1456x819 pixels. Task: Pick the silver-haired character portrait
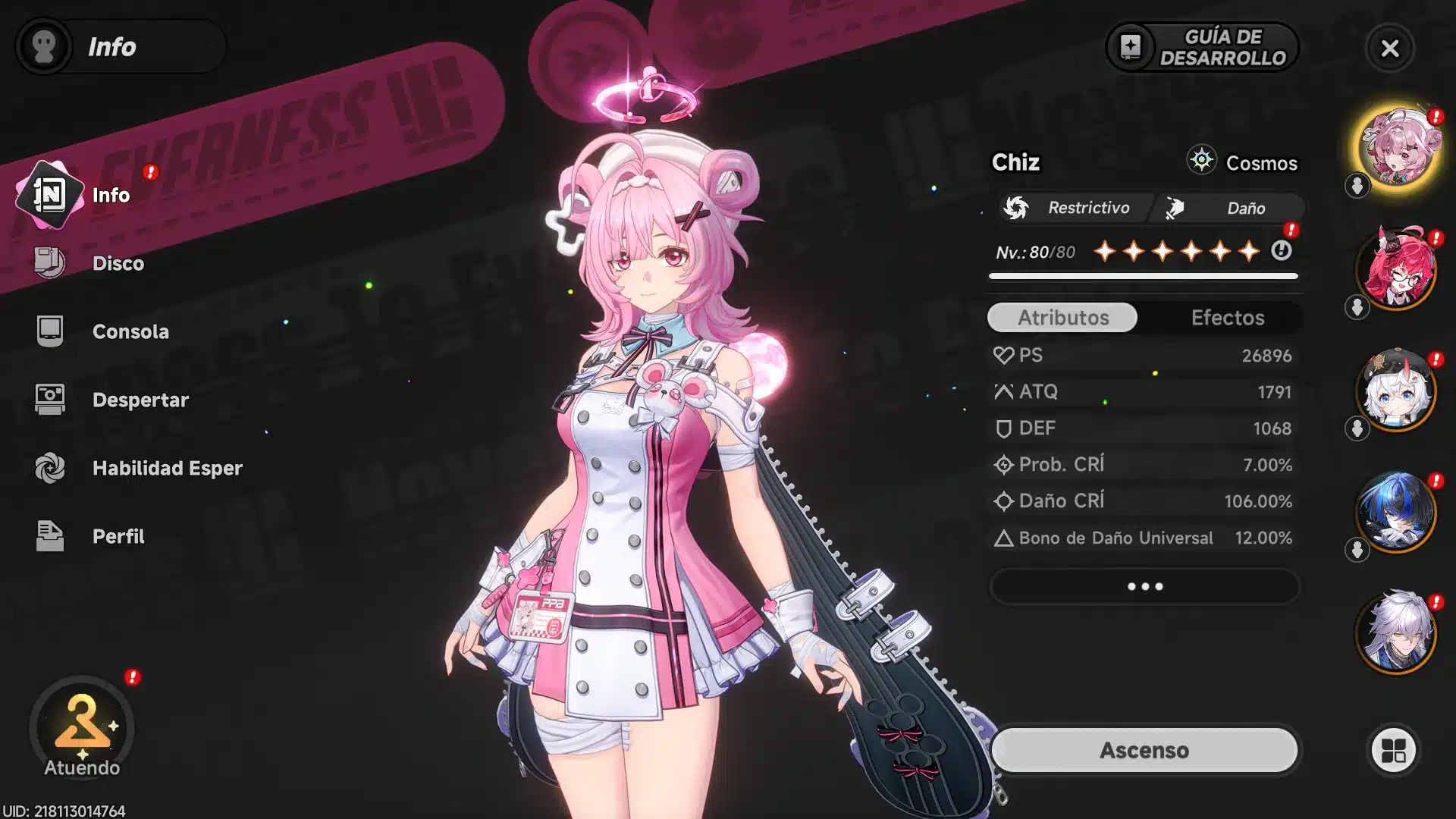click(1397, 632)
